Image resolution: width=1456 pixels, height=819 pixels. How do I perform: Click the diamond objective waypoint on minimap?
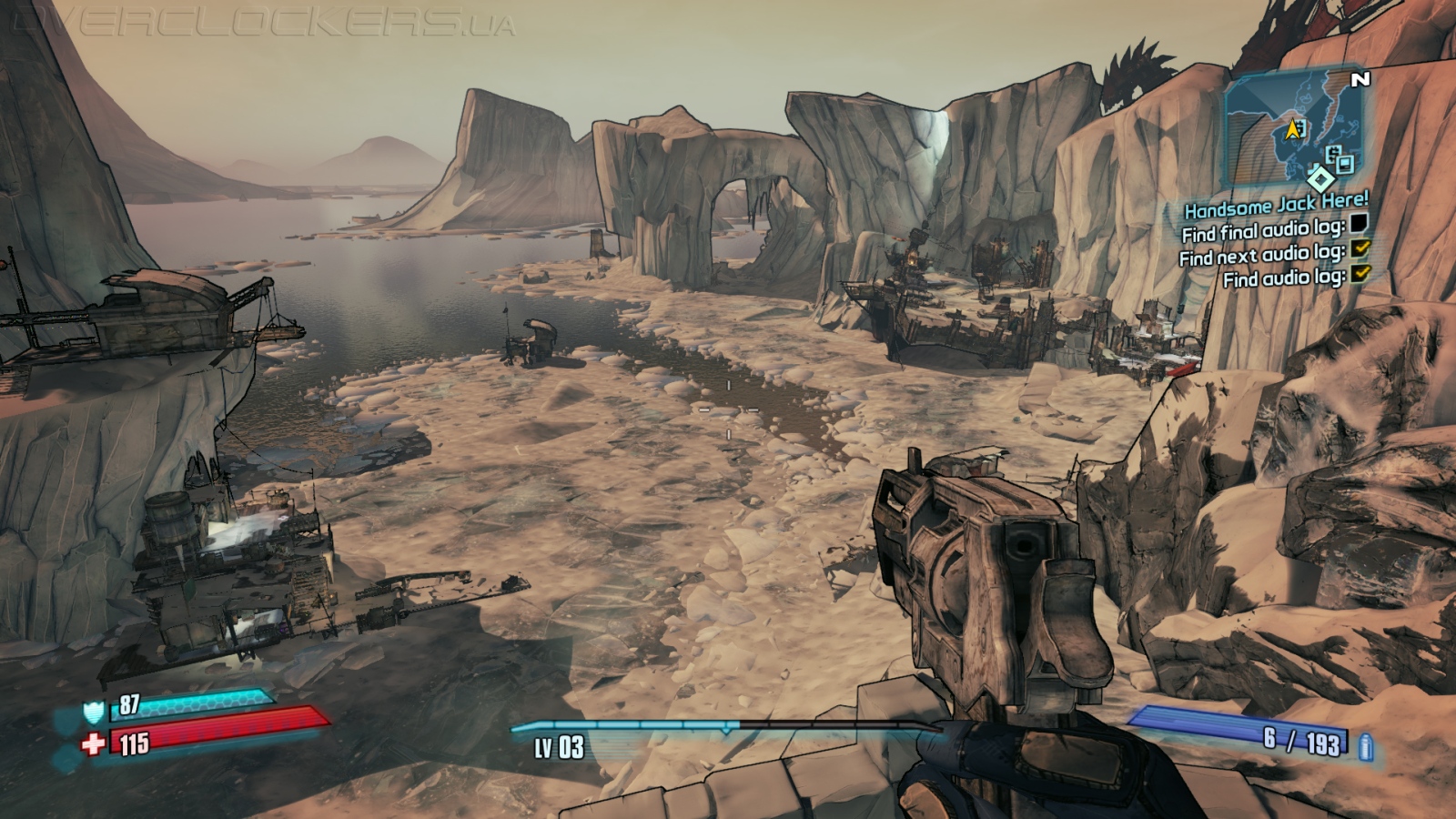click(1319, 177)
